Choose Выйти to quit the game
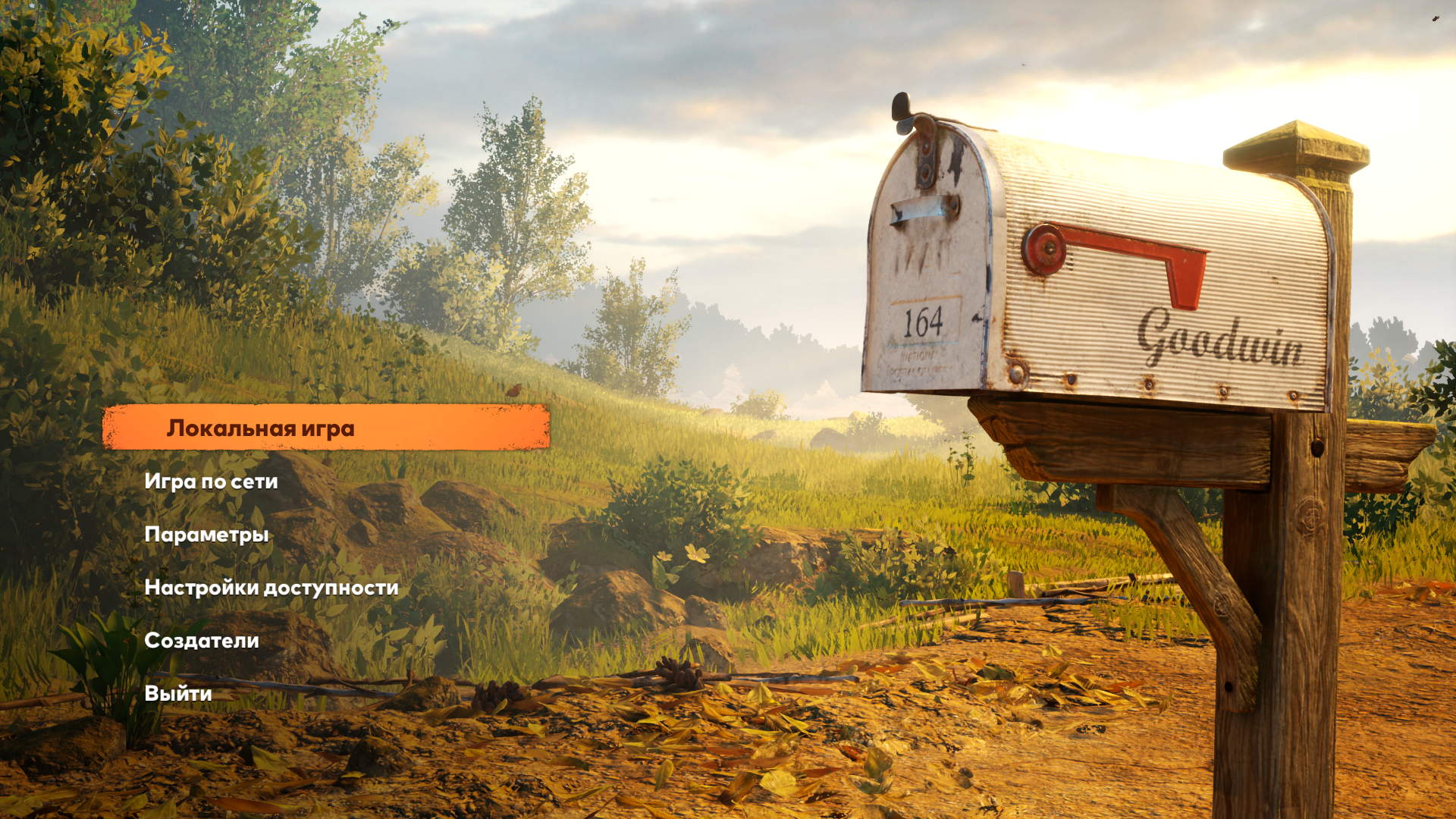This screenshot has height=819, width=1456. [x=178, y=694]
